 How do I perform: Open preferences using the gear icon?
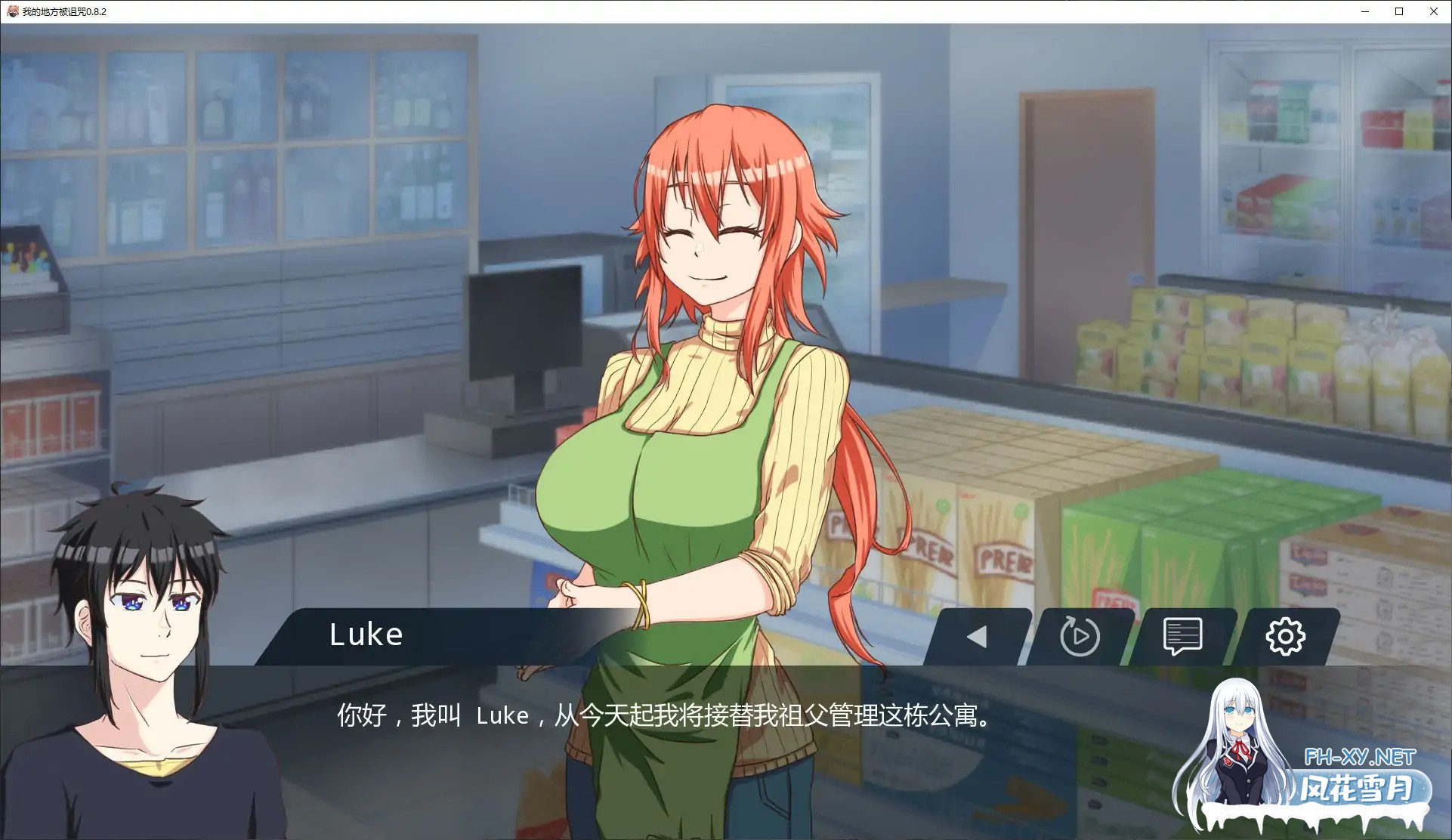pos(1286,635)
